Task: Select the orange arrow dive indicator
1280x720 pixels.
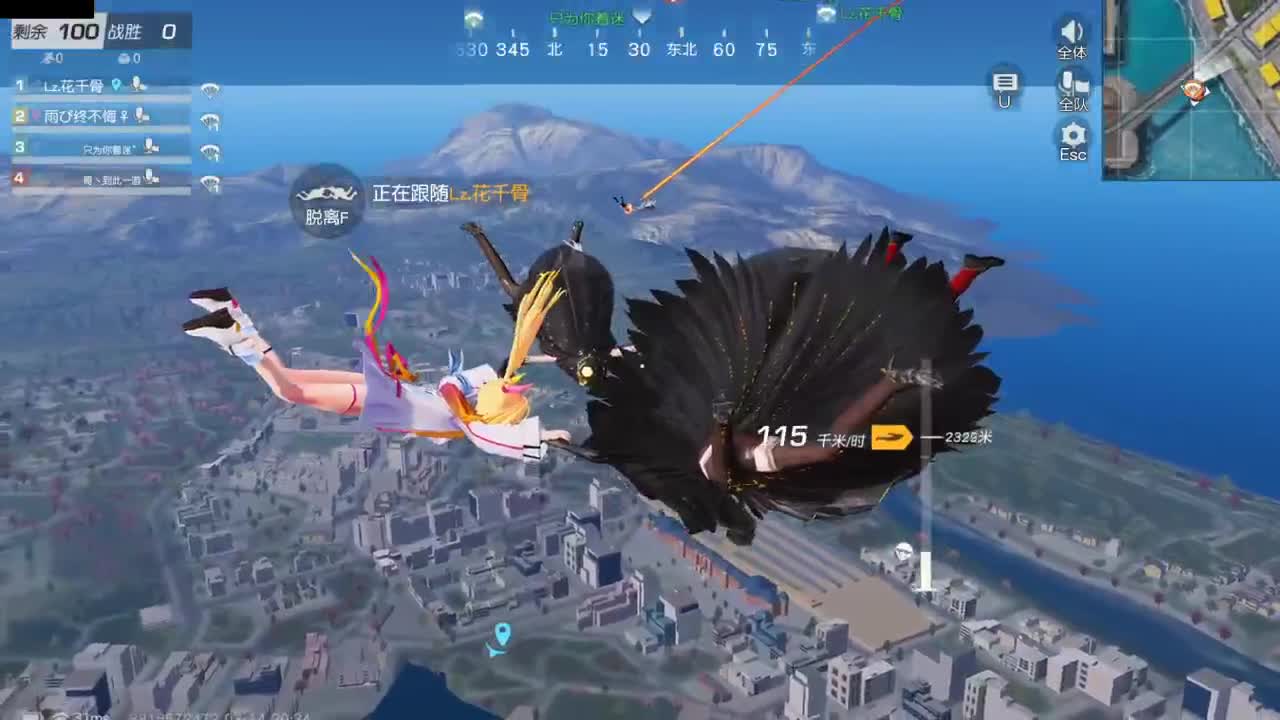Action: coord(893,438)
